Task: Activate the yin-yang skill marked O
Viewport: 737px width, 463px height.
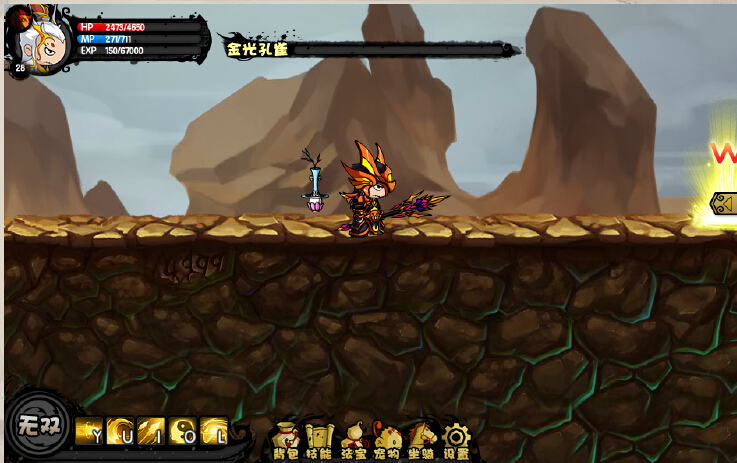Action: pos(182,429)
